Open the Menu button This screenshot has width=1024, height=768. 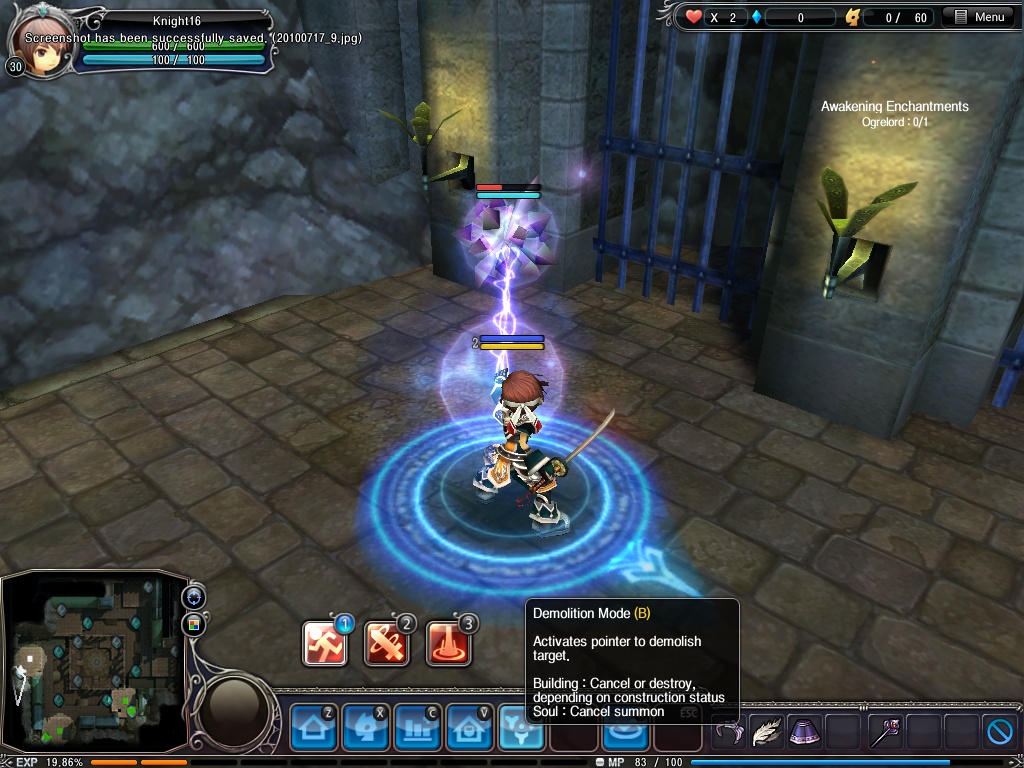[x=978, y=17]
